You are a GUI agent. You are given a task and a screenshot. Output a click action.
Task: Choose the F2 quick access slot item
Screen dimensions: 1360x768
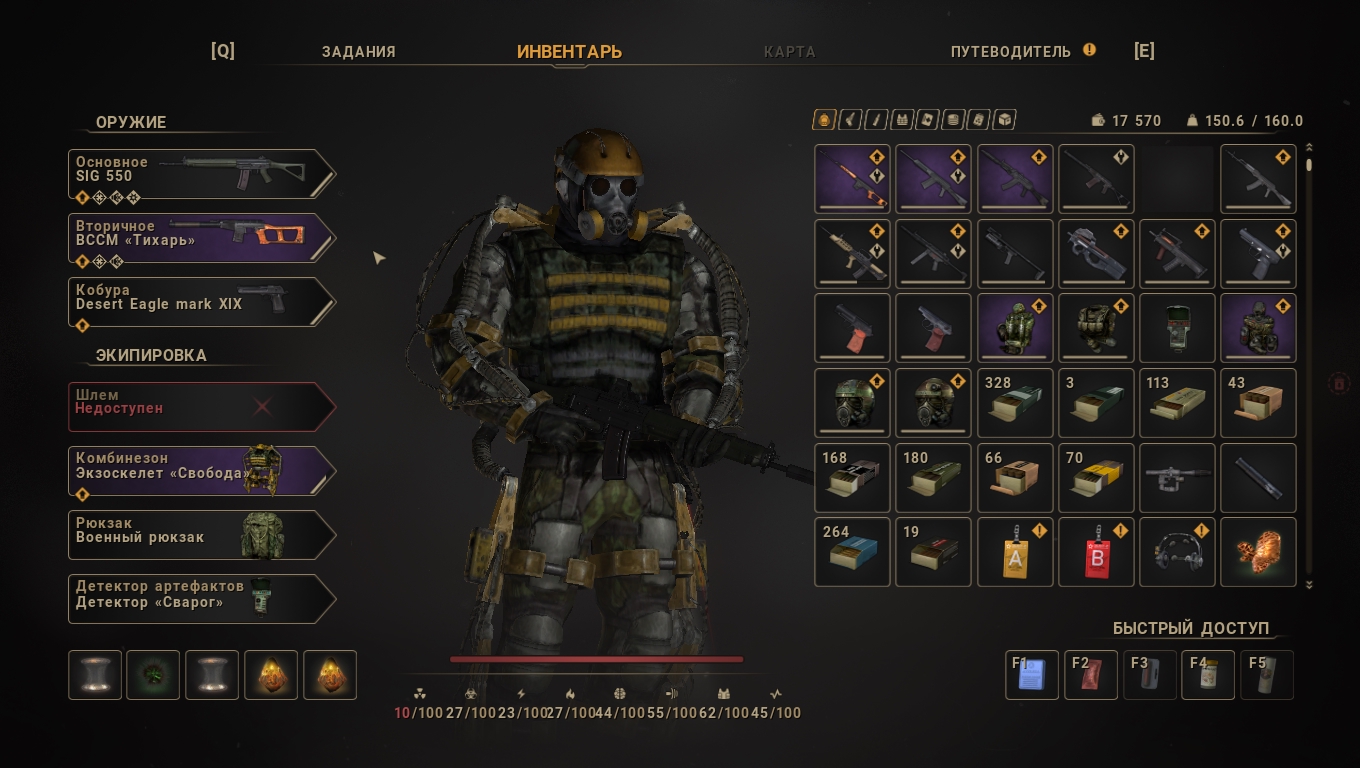(1091, 675)
